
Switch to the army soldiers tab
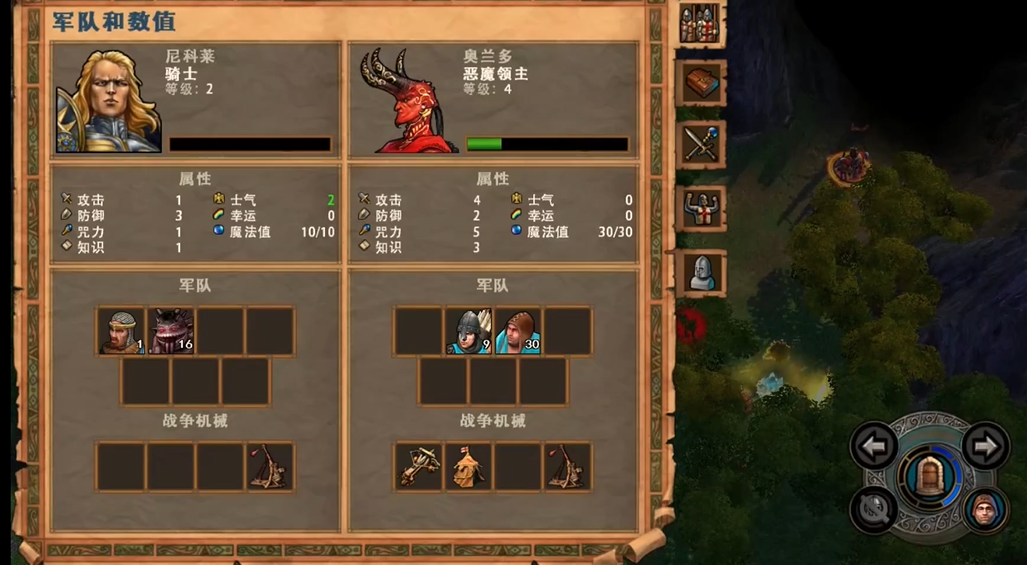pyautogui.click(x=700, y=24)
